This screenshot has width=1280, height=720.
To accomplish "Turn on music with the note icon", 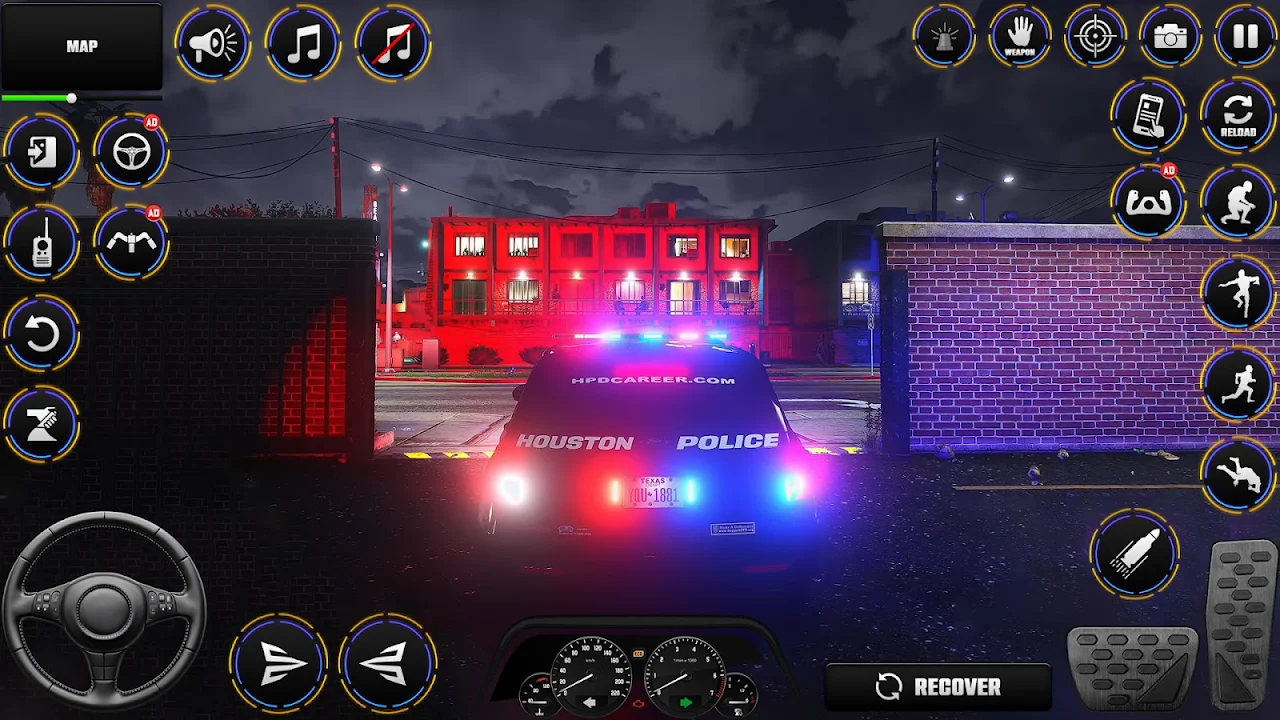I will 303,44.
